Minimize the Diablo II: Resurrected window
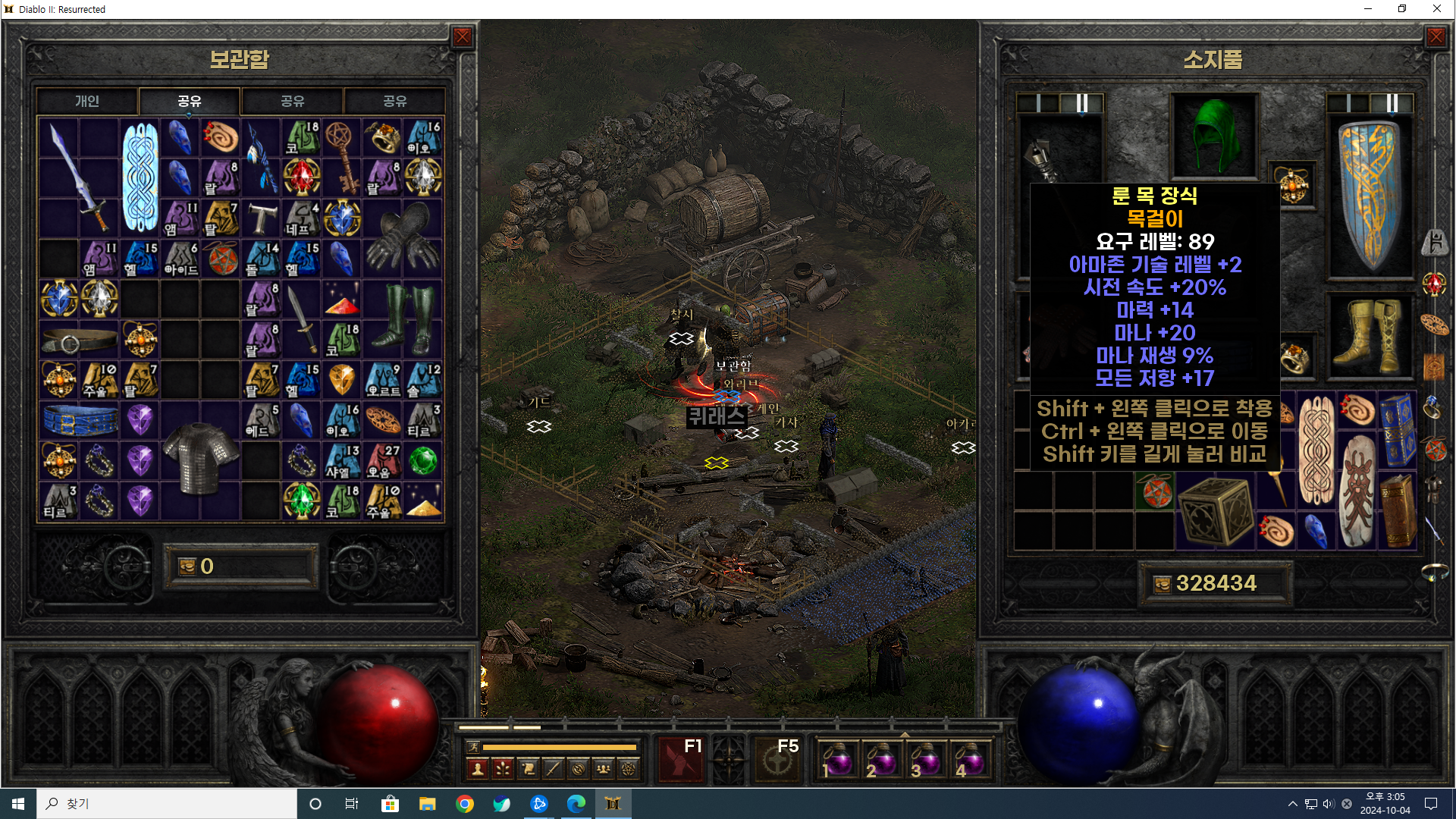Screen dimensions: 1456x819 click(x=1368, y=9)
